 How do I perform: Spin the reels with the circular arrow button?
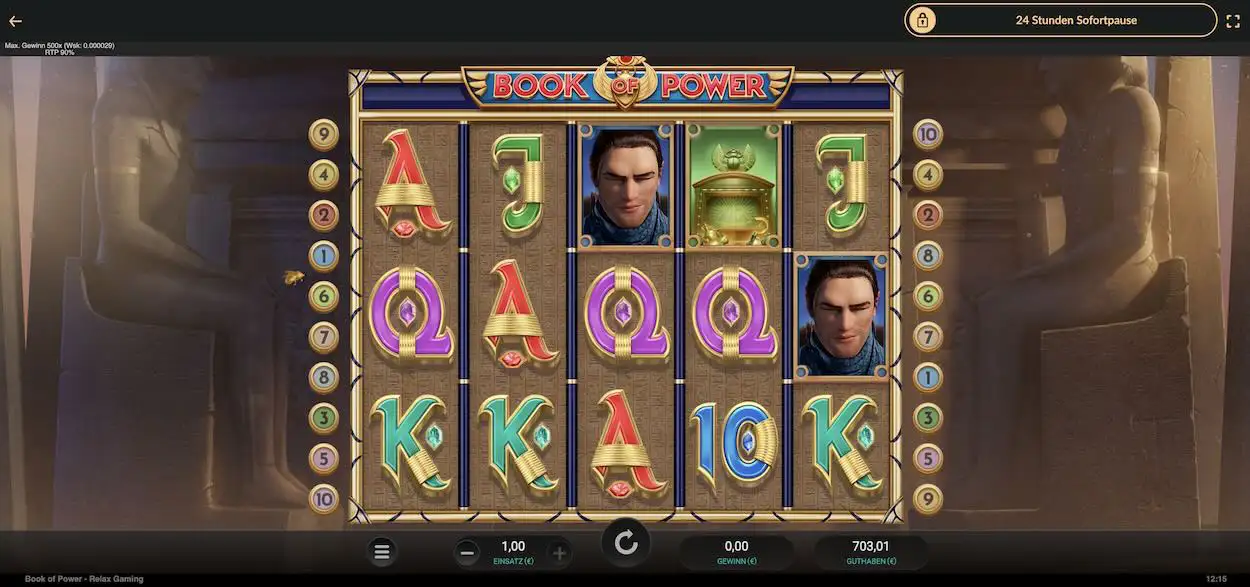coord(626,543)
